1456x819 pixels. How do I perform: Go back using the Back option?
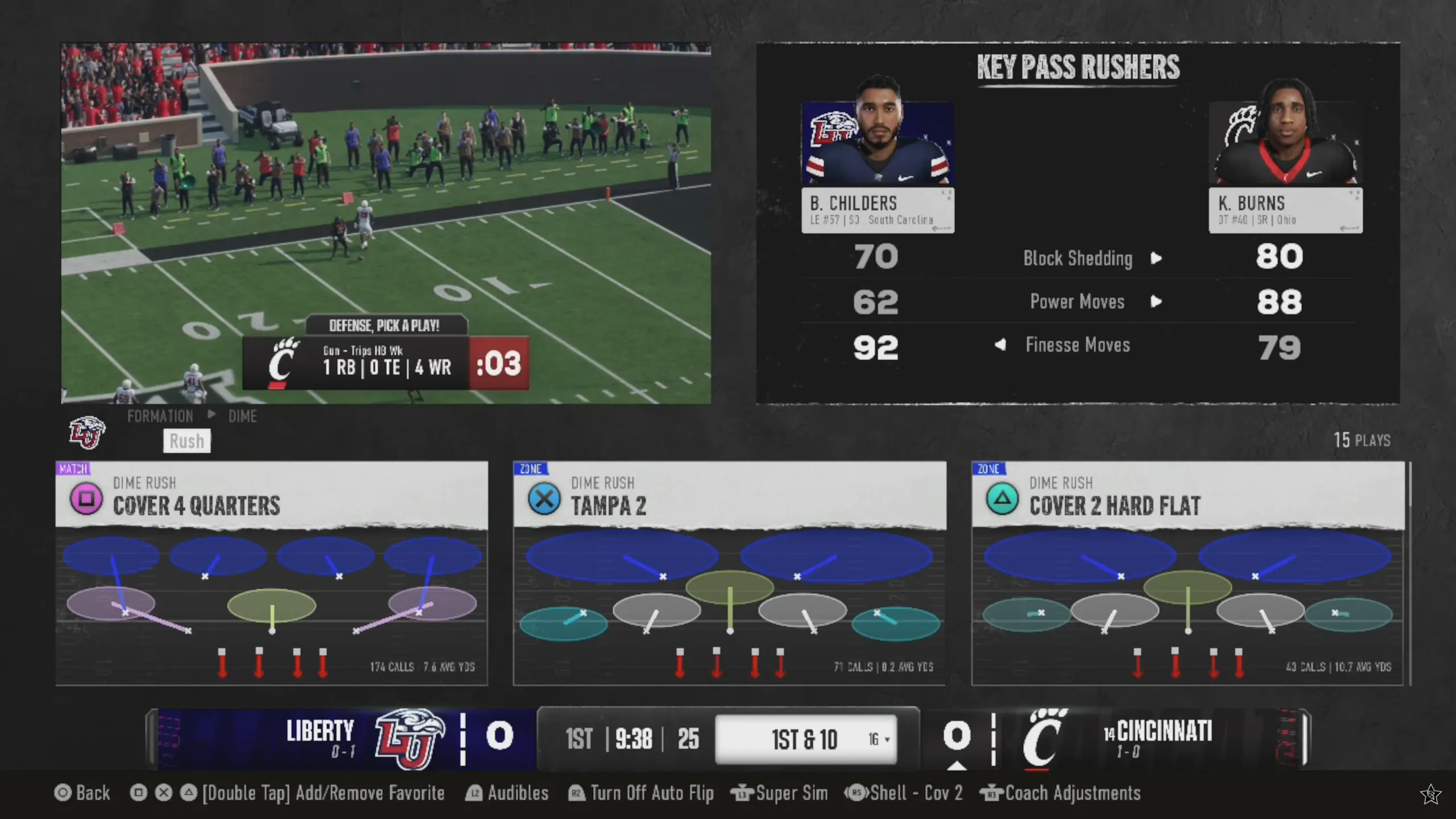(x=82, y=793)
